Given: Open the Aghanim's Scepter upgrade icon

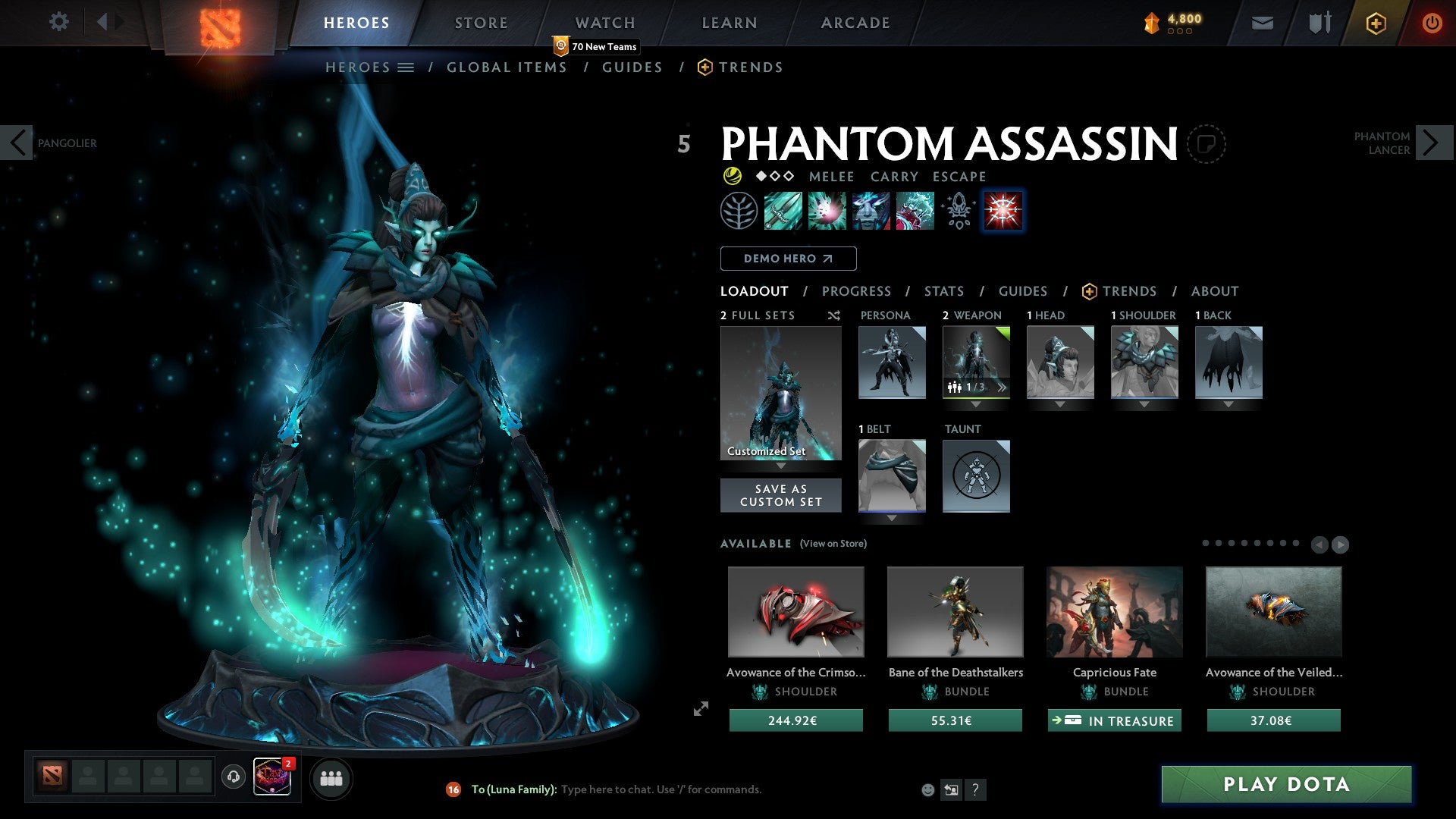Looking at the screenshot, I should [x=957, y=211].
